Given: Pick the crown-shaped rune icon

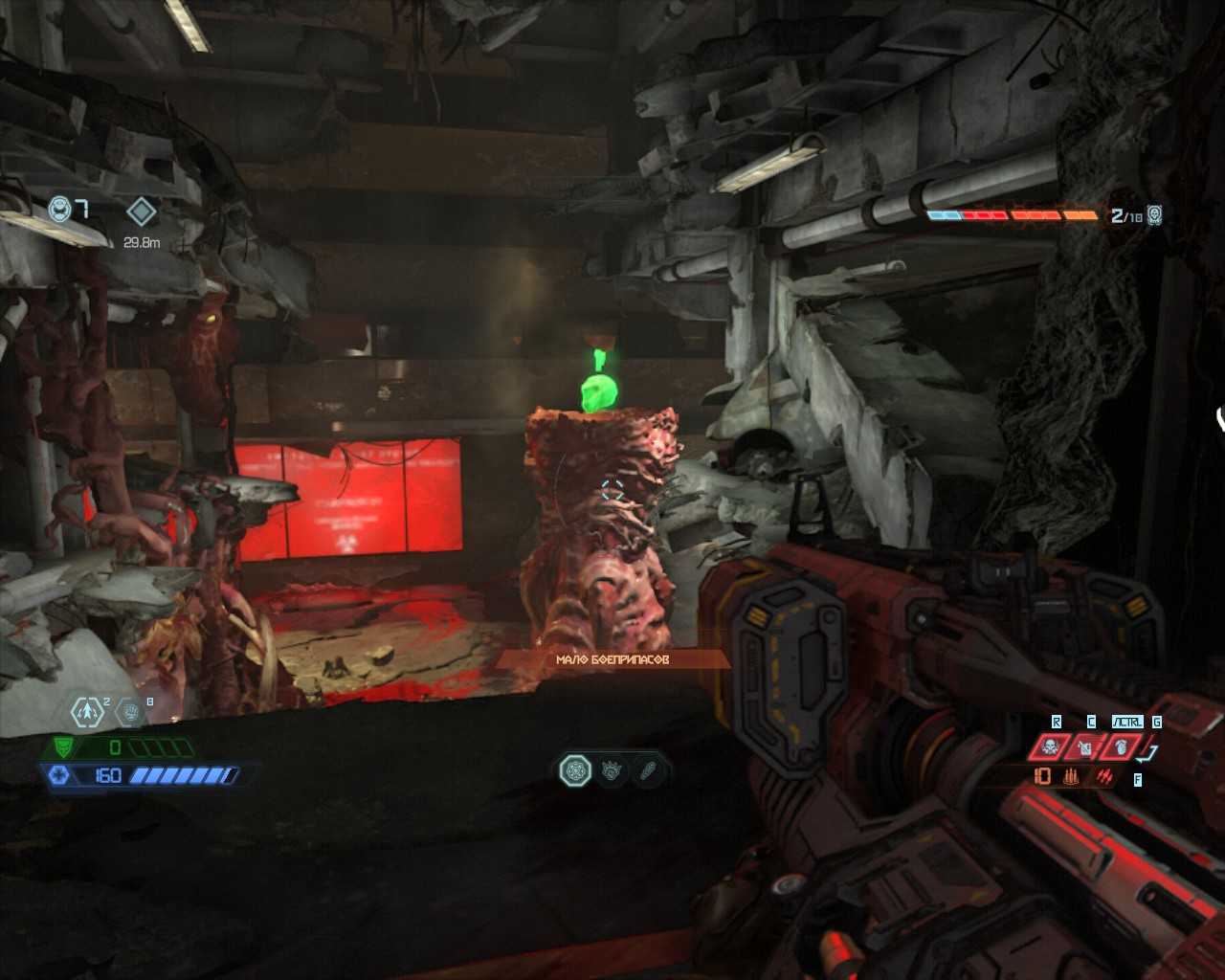Looking at the screenshot, I should pos(612,770).
